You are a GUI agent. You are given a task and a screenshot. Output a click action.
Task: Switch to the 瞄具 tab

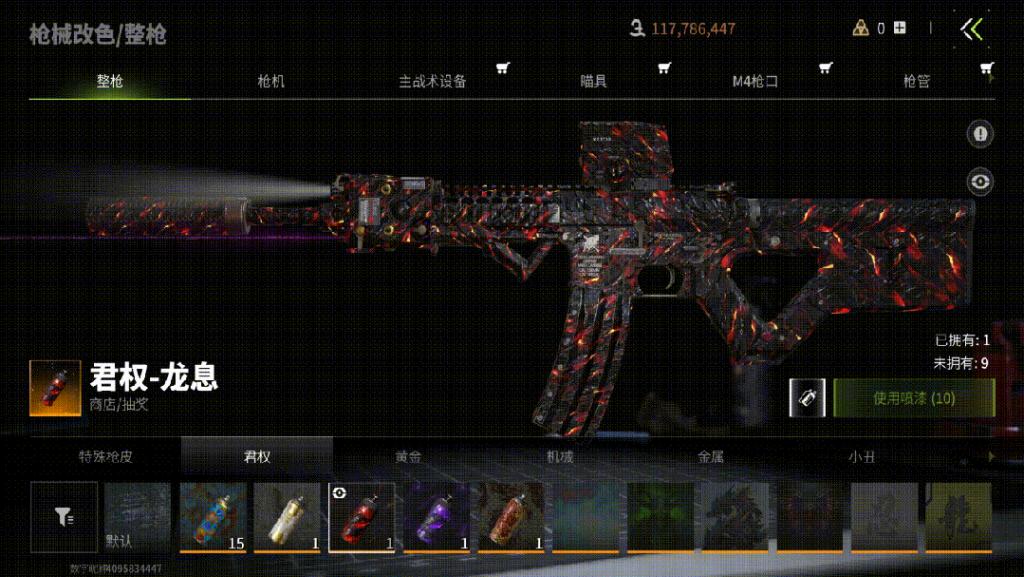[x=594, y=82]
